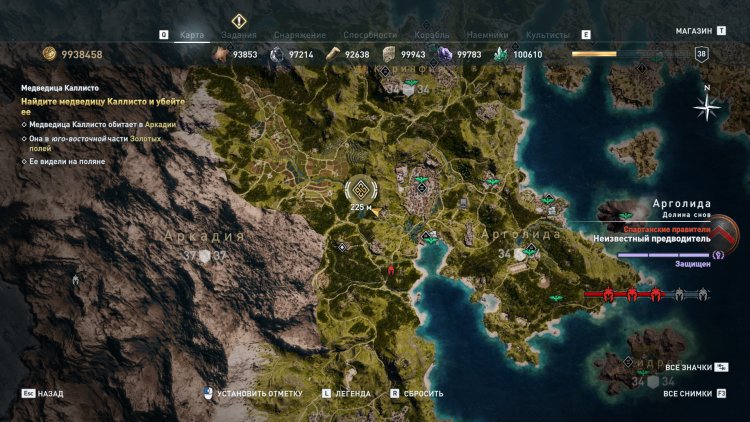Open the Магазин store
The width and height of the screenshot is (750, 422).
693,31
